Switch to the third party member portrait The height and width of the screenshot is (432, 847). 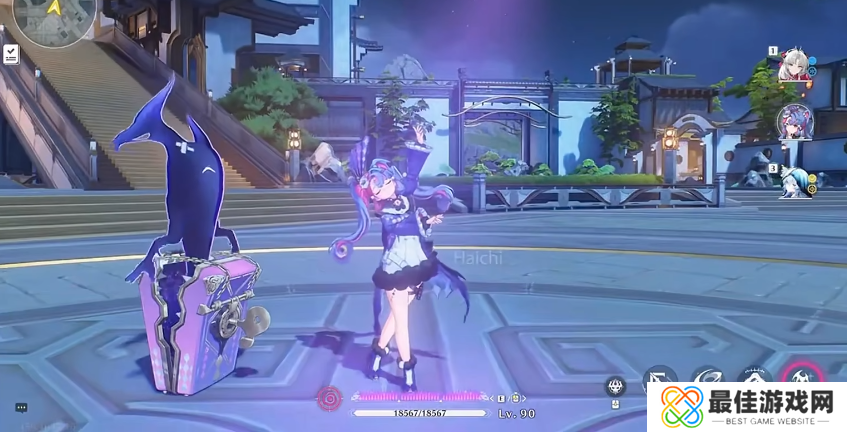tap(792, 181)
